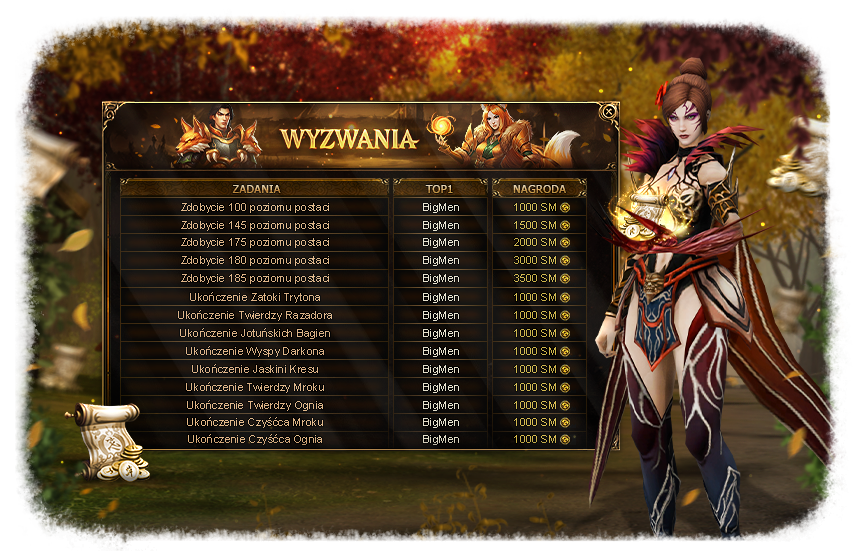857x553 pixels.
Task: Select the Ukończenie Twierdzy Mroku row
Action: [x=255, y=387]
